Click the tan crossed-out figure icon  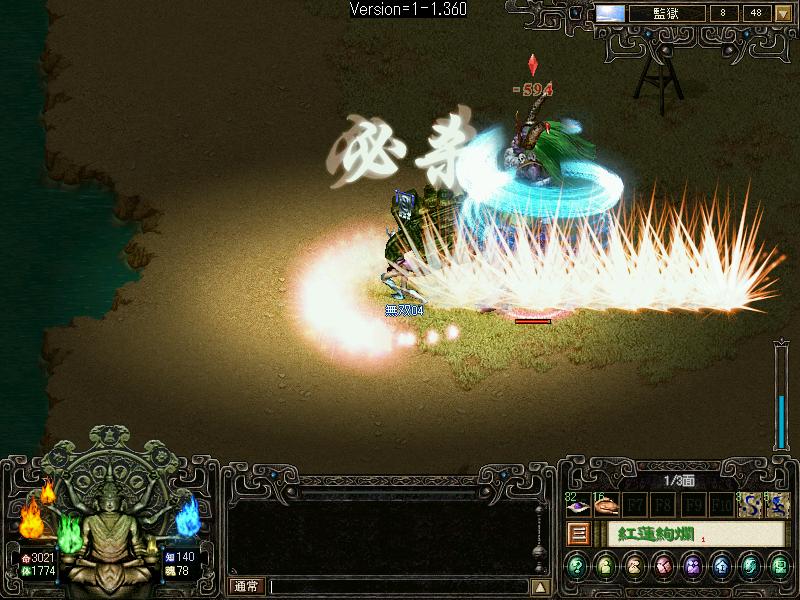click(x=635, y=567)
